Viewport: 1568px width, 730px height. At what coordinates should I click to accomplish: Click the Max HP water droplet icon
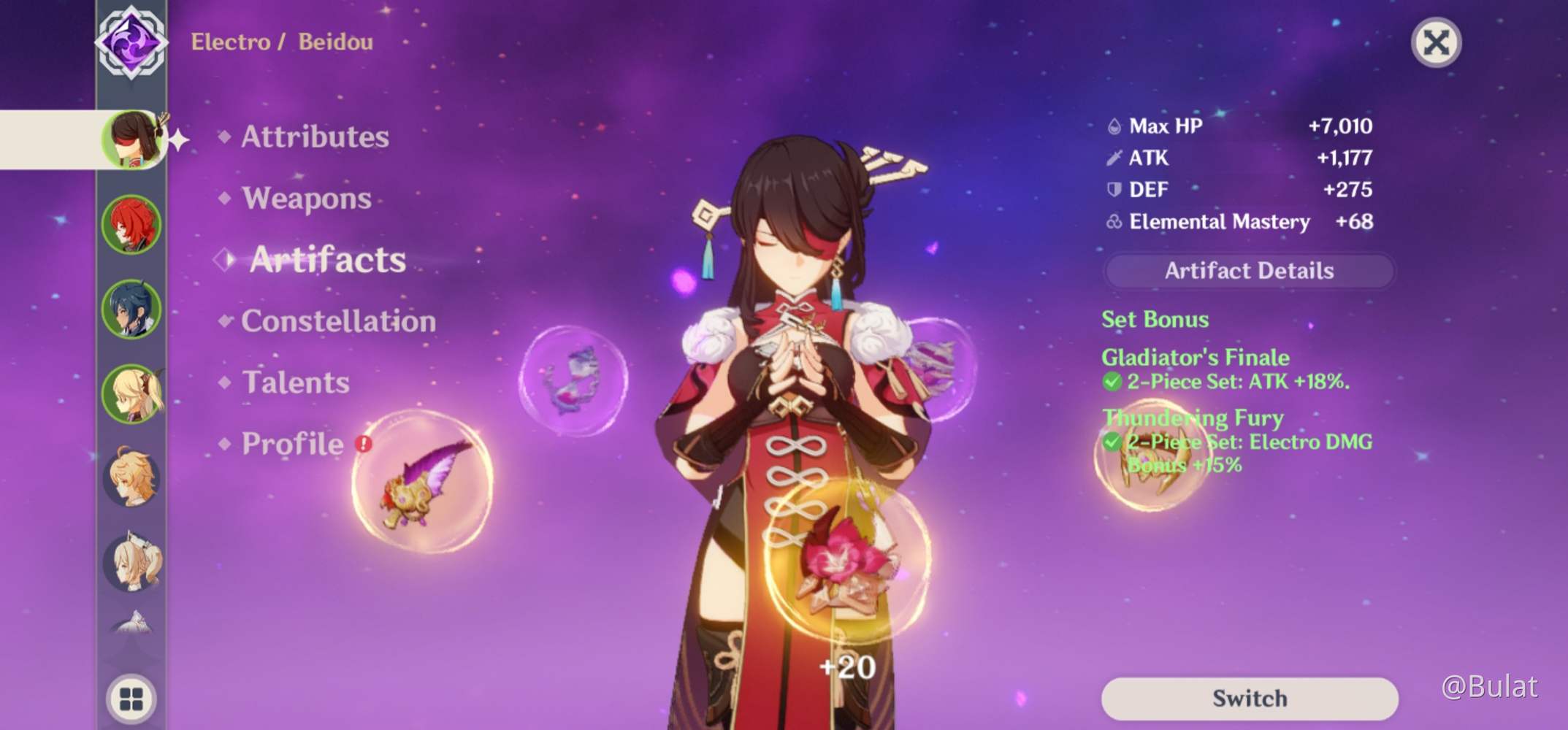[x=1114, y=126]
